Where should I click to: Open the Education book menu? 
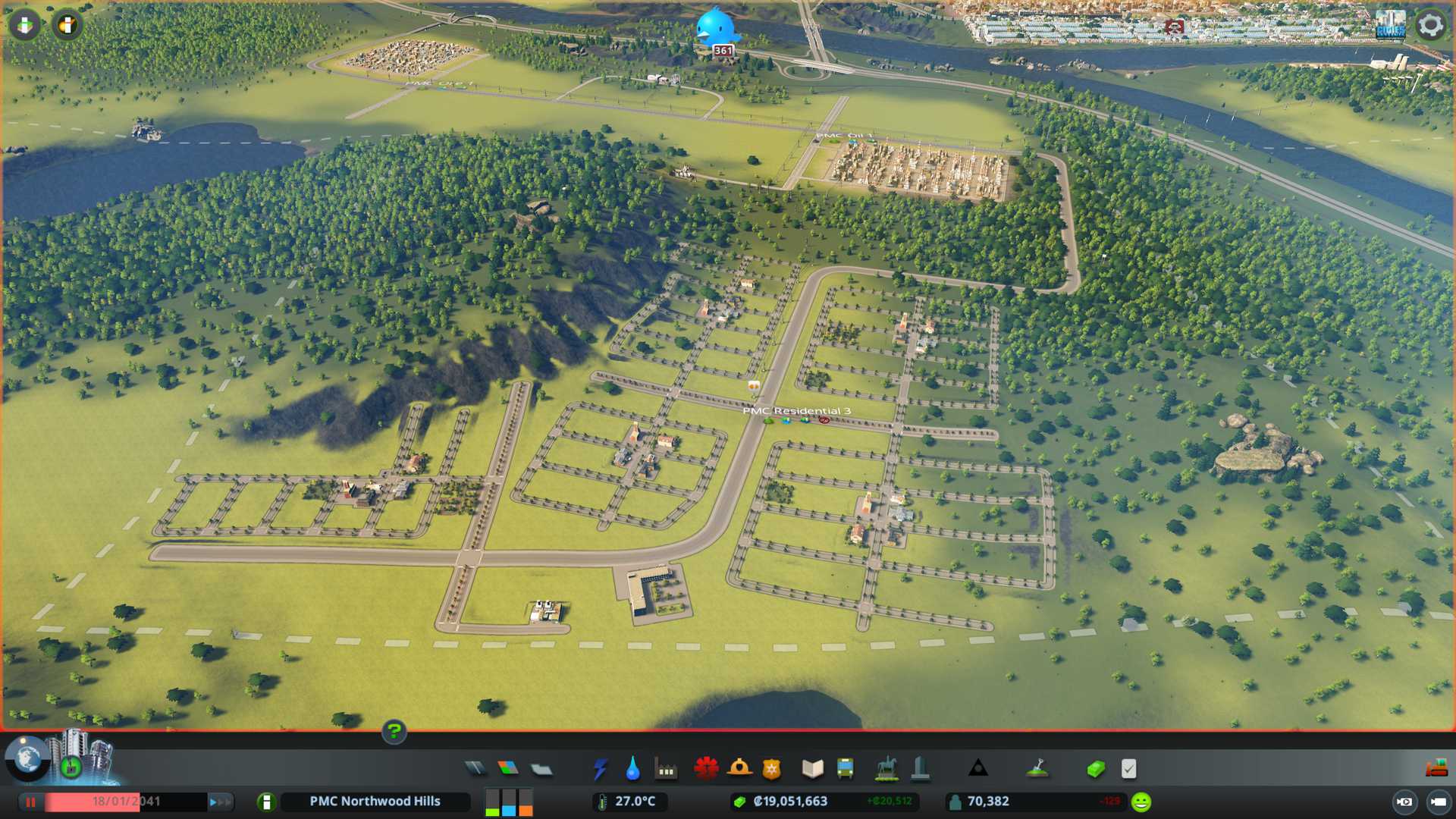click(x=812, y=769)
